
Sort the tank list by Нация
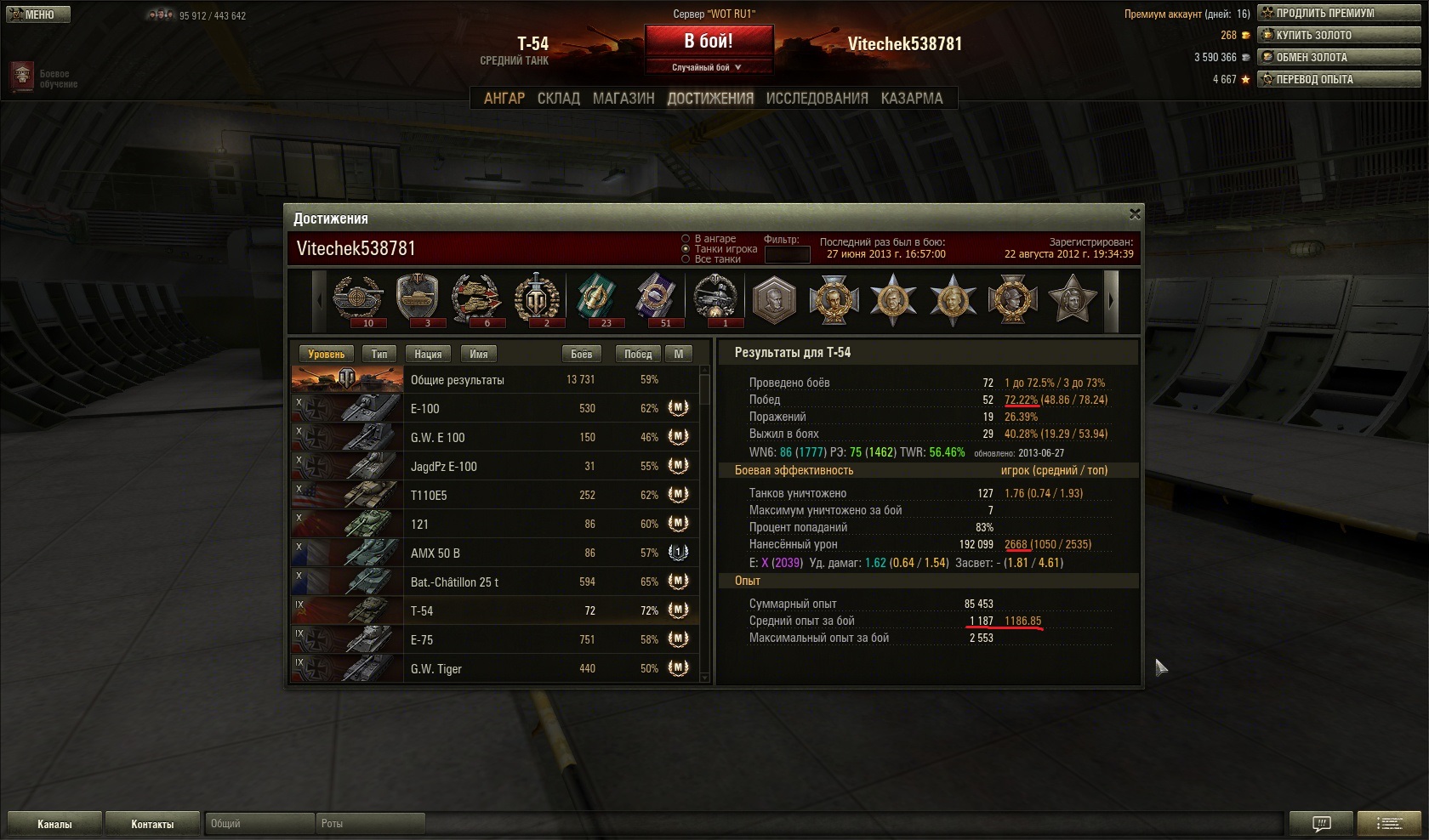click(x=428, y=354)
